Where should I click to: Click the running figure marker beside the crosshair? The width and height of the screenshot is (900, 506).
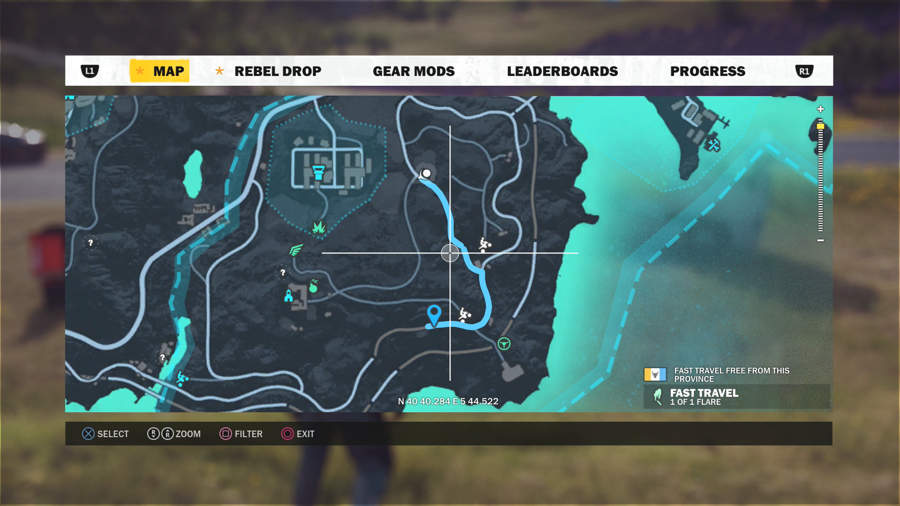click(484, 243)
